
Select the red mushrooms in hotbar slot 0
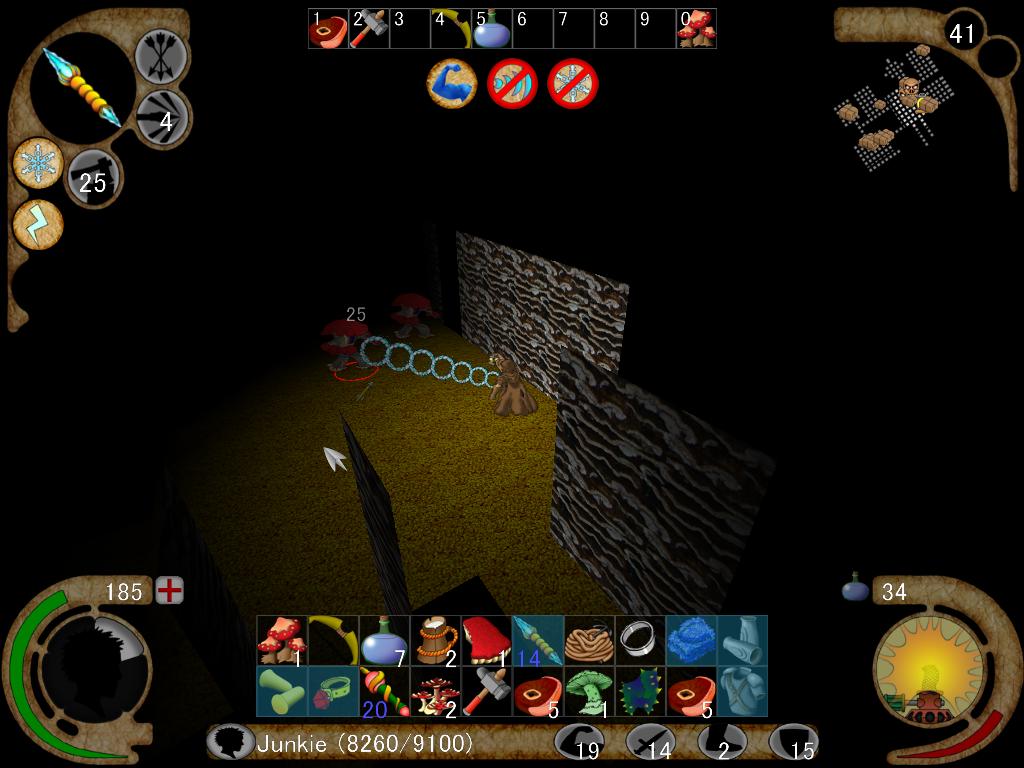(x=696, y=30)
